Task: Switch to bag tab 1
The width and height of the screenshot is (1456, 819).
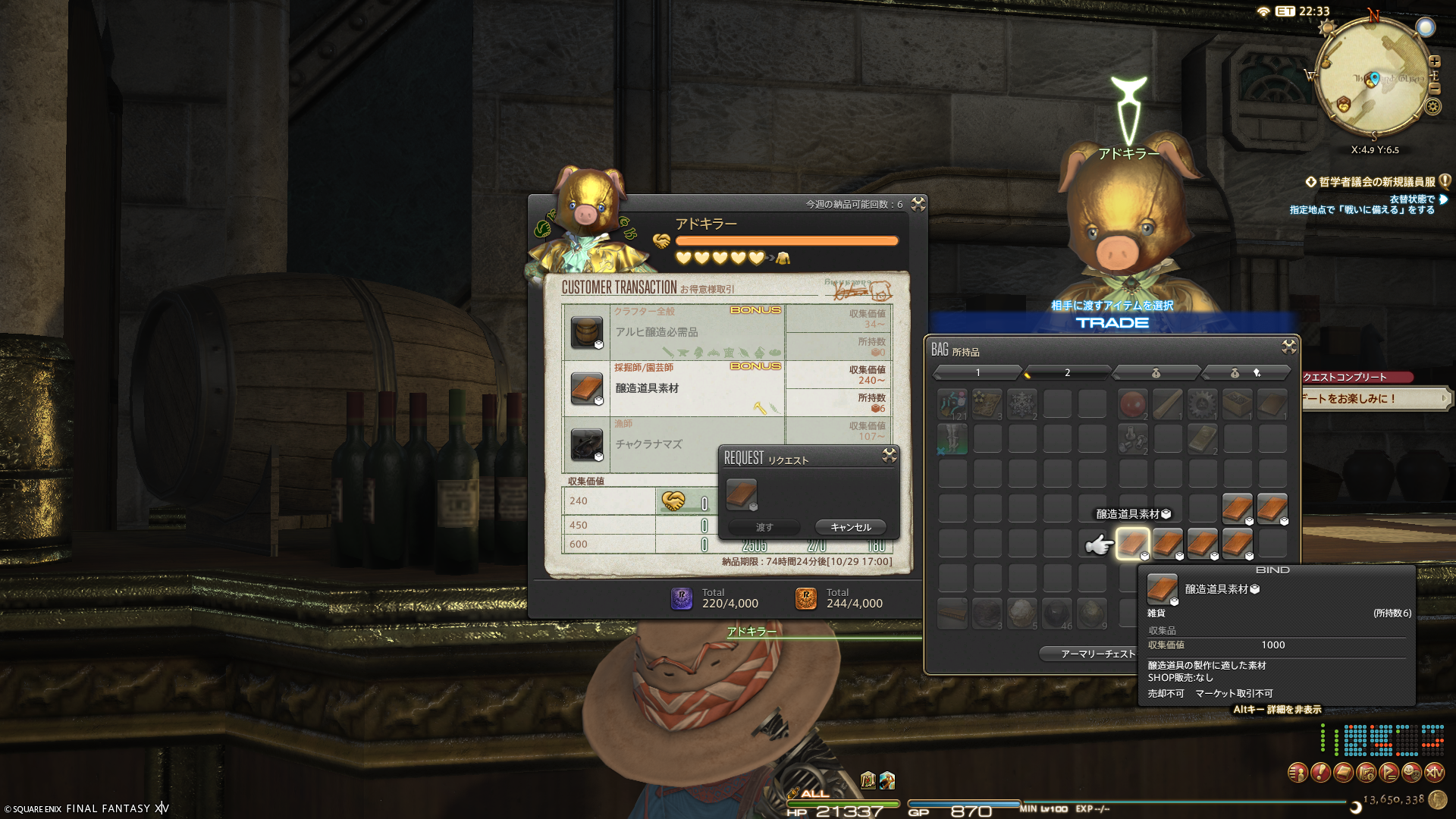Action: point(977,372)
